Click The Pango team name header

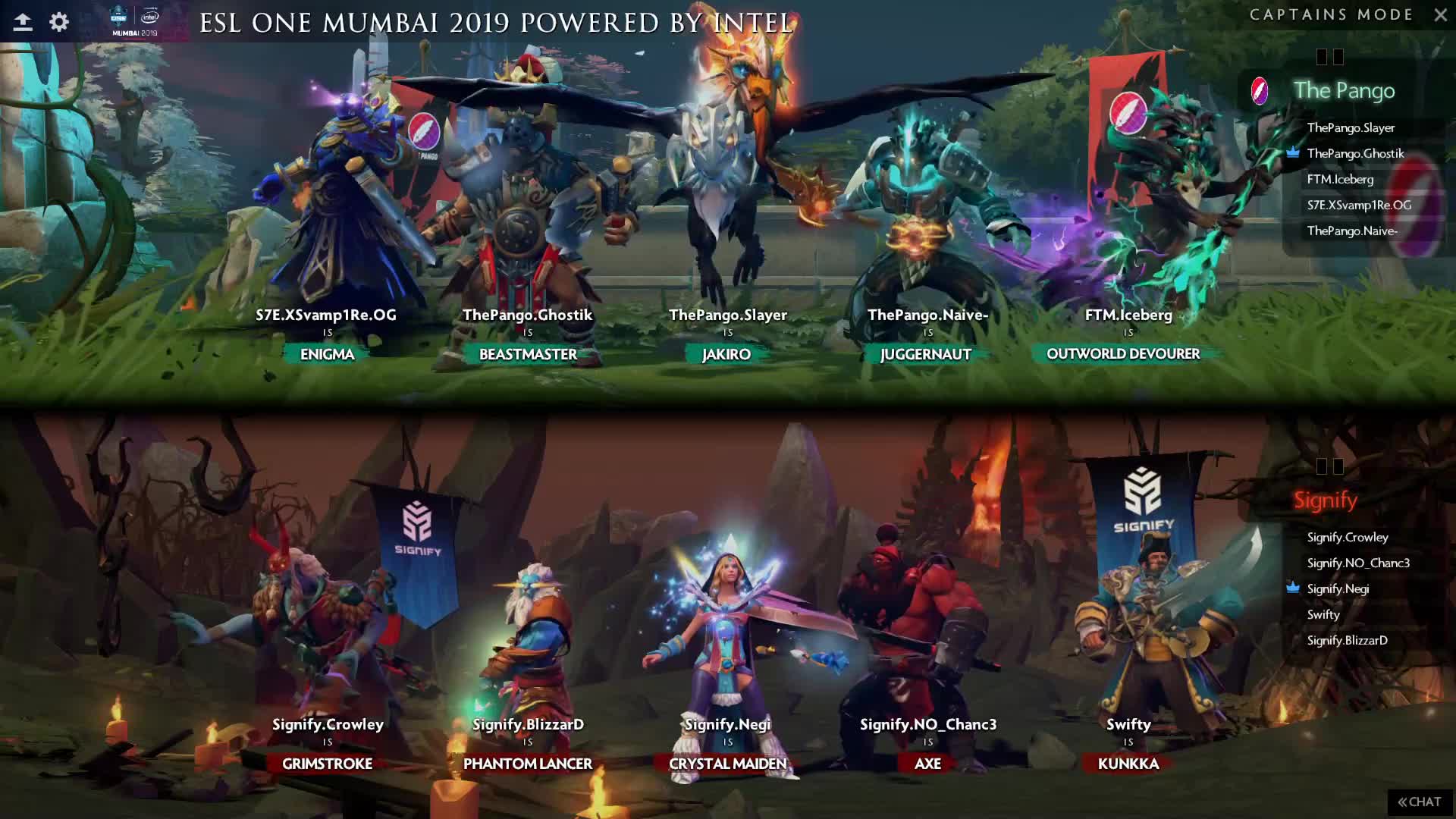pos(1344,91)
